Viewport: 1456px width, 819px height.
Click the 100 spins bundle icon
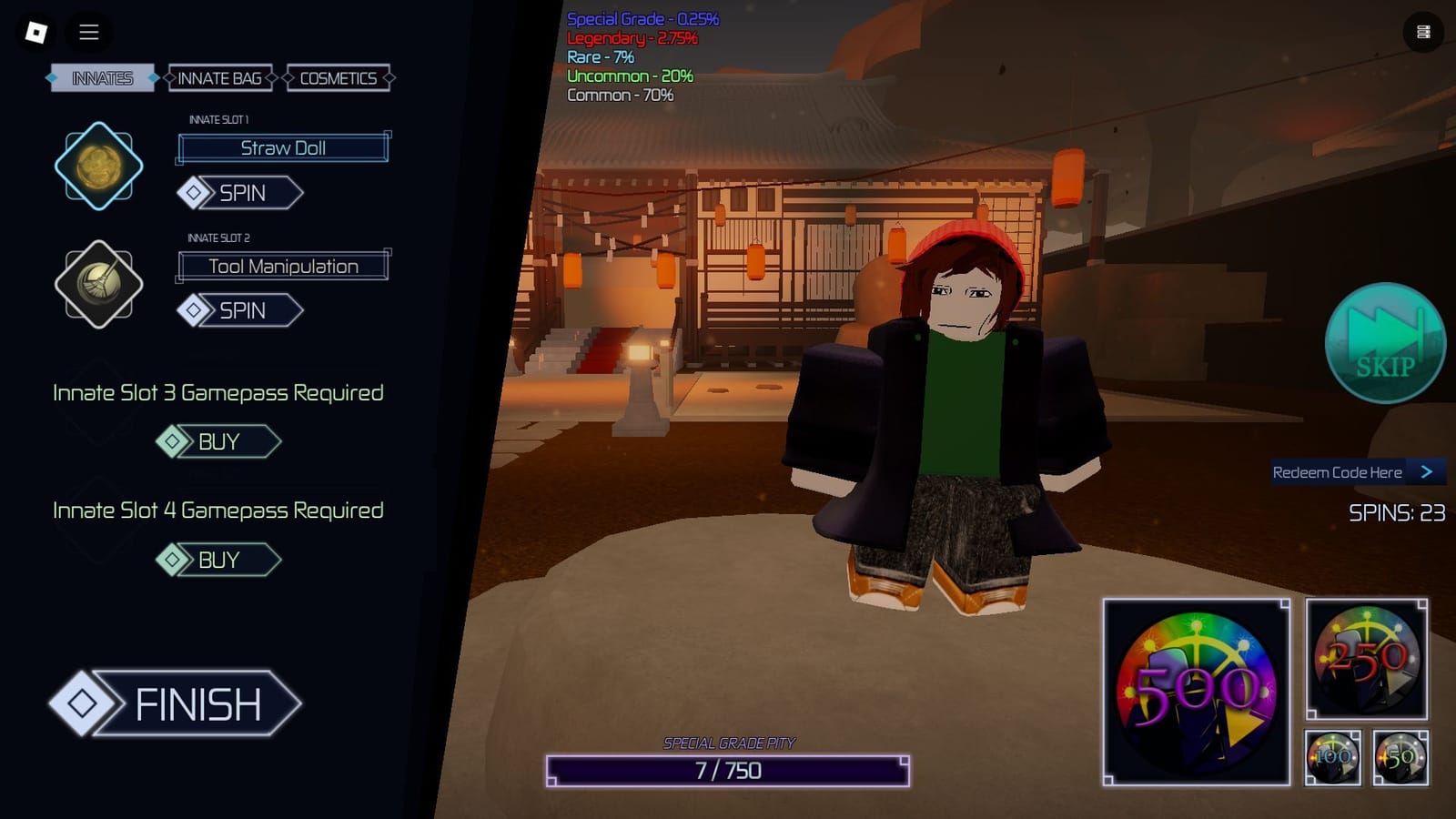(1331, 758)
